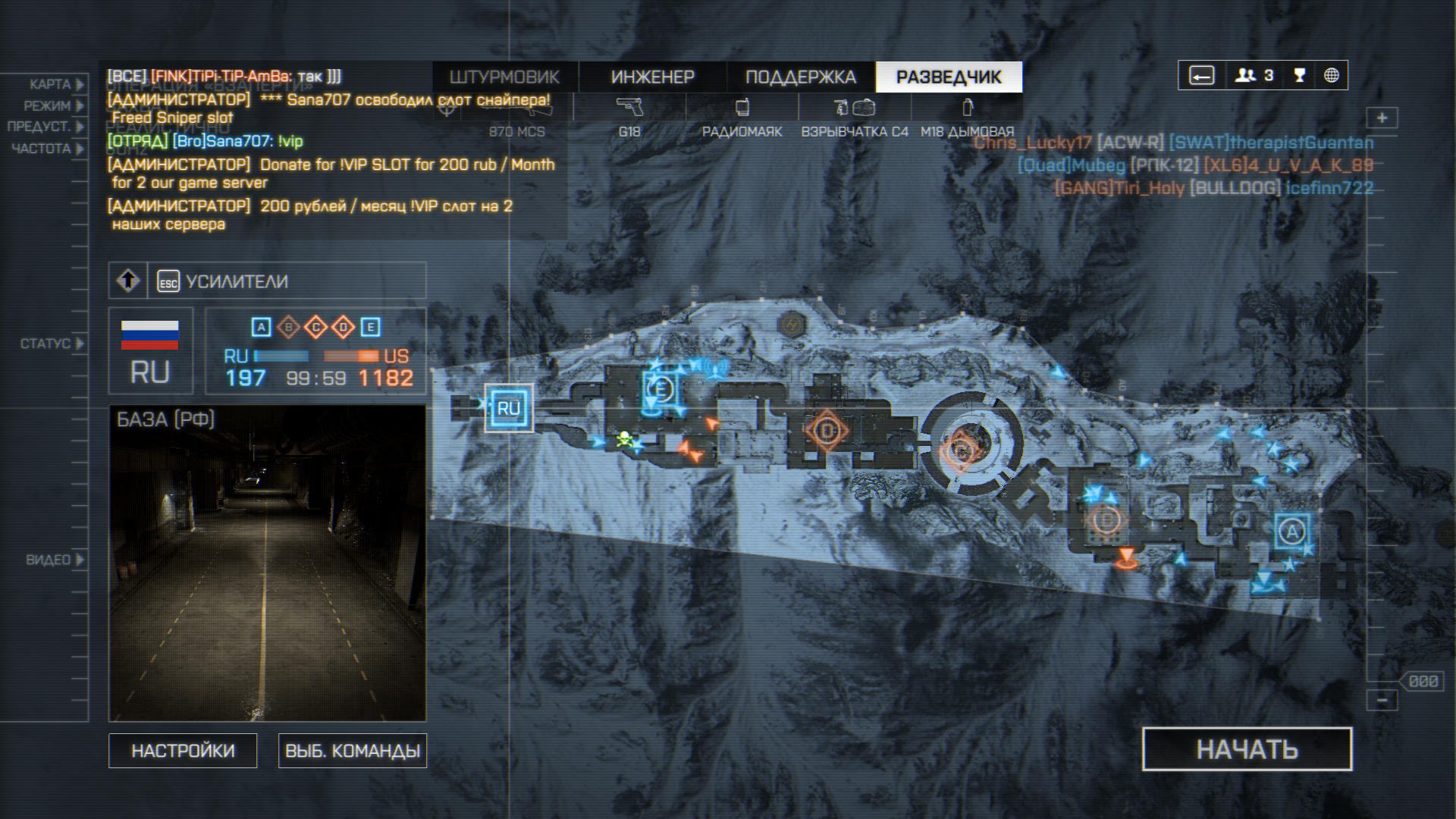1456x819 pixels.
Task: Change the РАДИОМАЯК gadget slot
Action: point(742,118)
